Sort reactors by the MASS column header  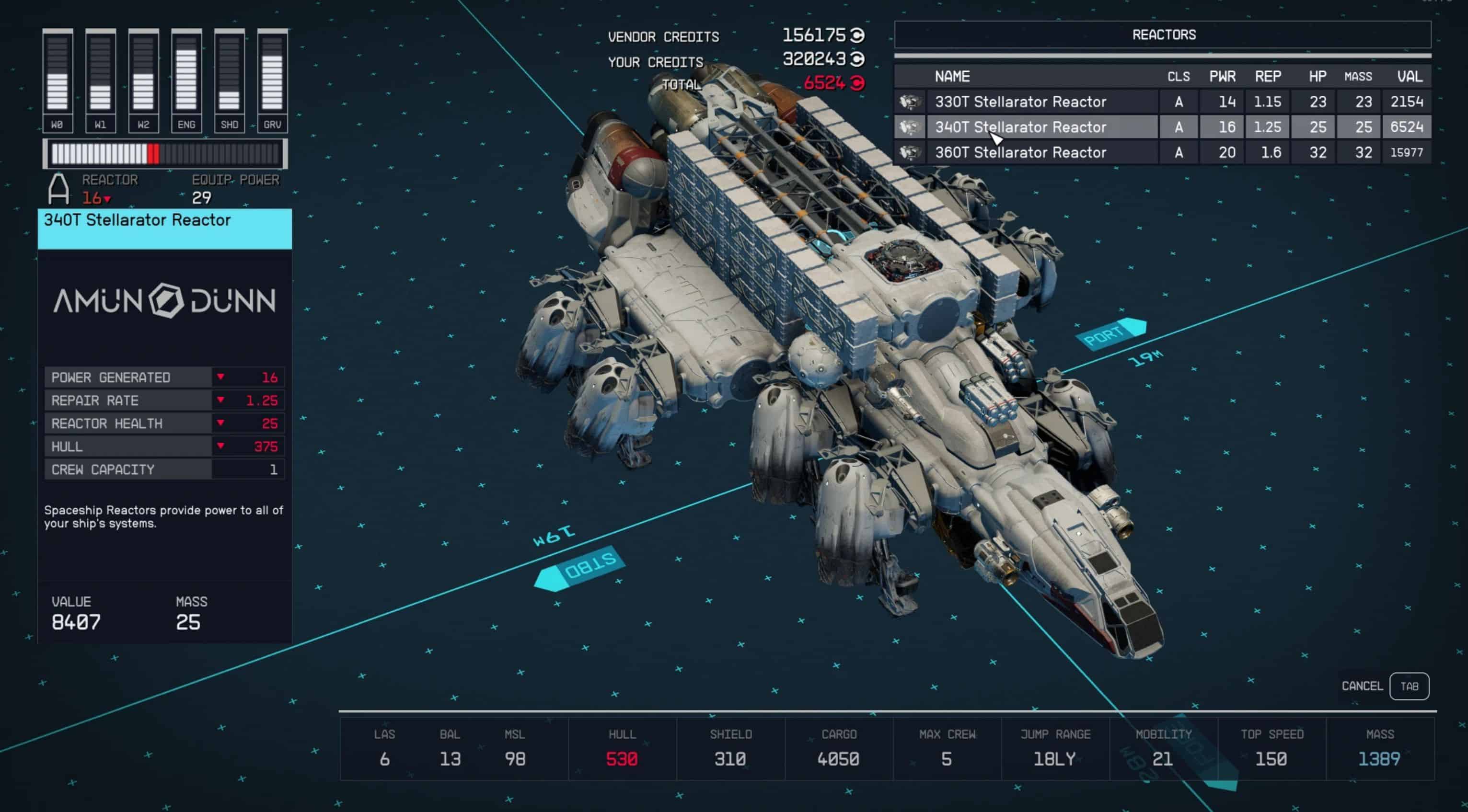pyautogui.click(x=1358, y=76)
